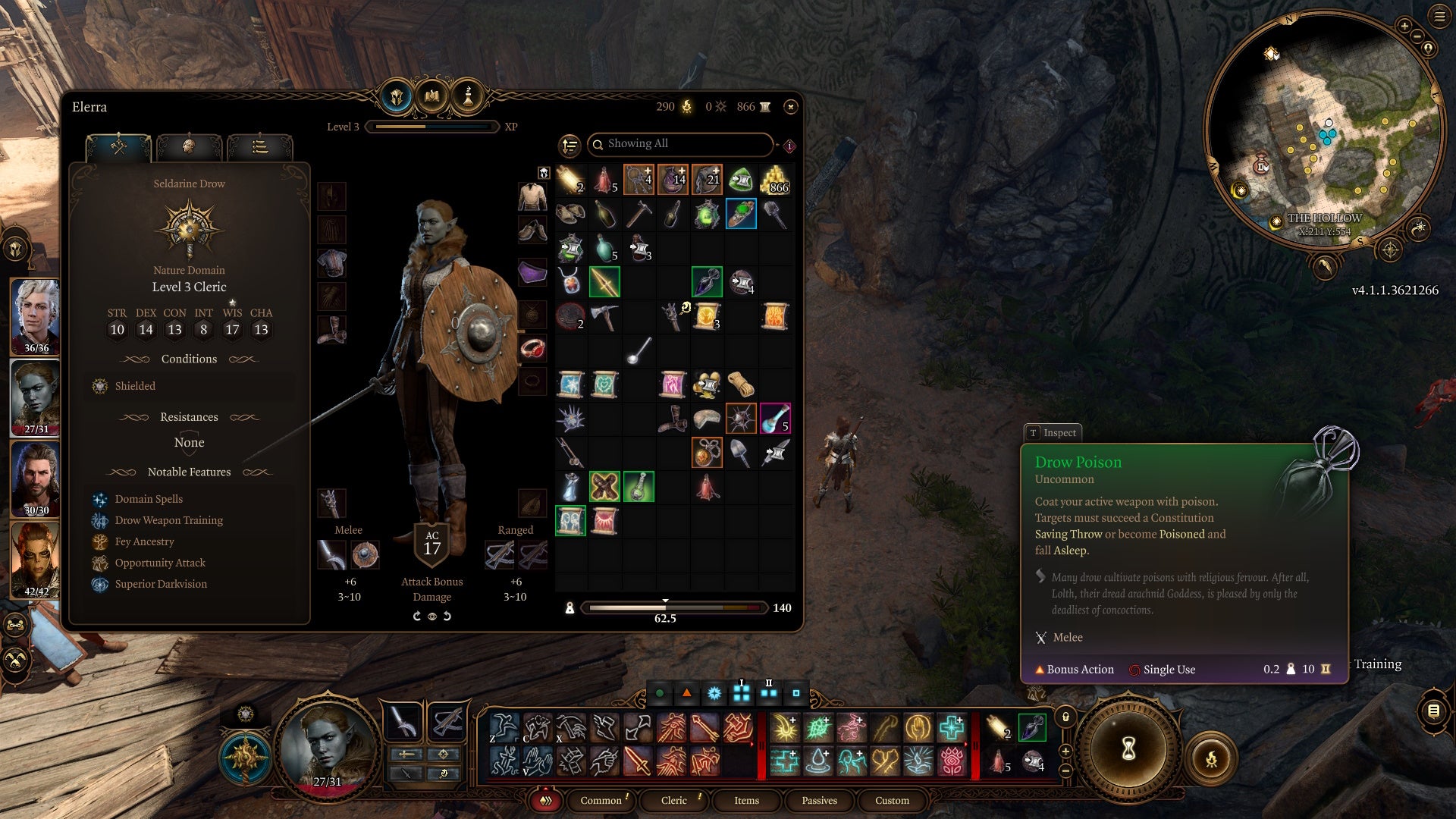Click the silver ladle in inventory
Image resolution: width=1456 pixels, height=819 pixels.
coord(639,350)
